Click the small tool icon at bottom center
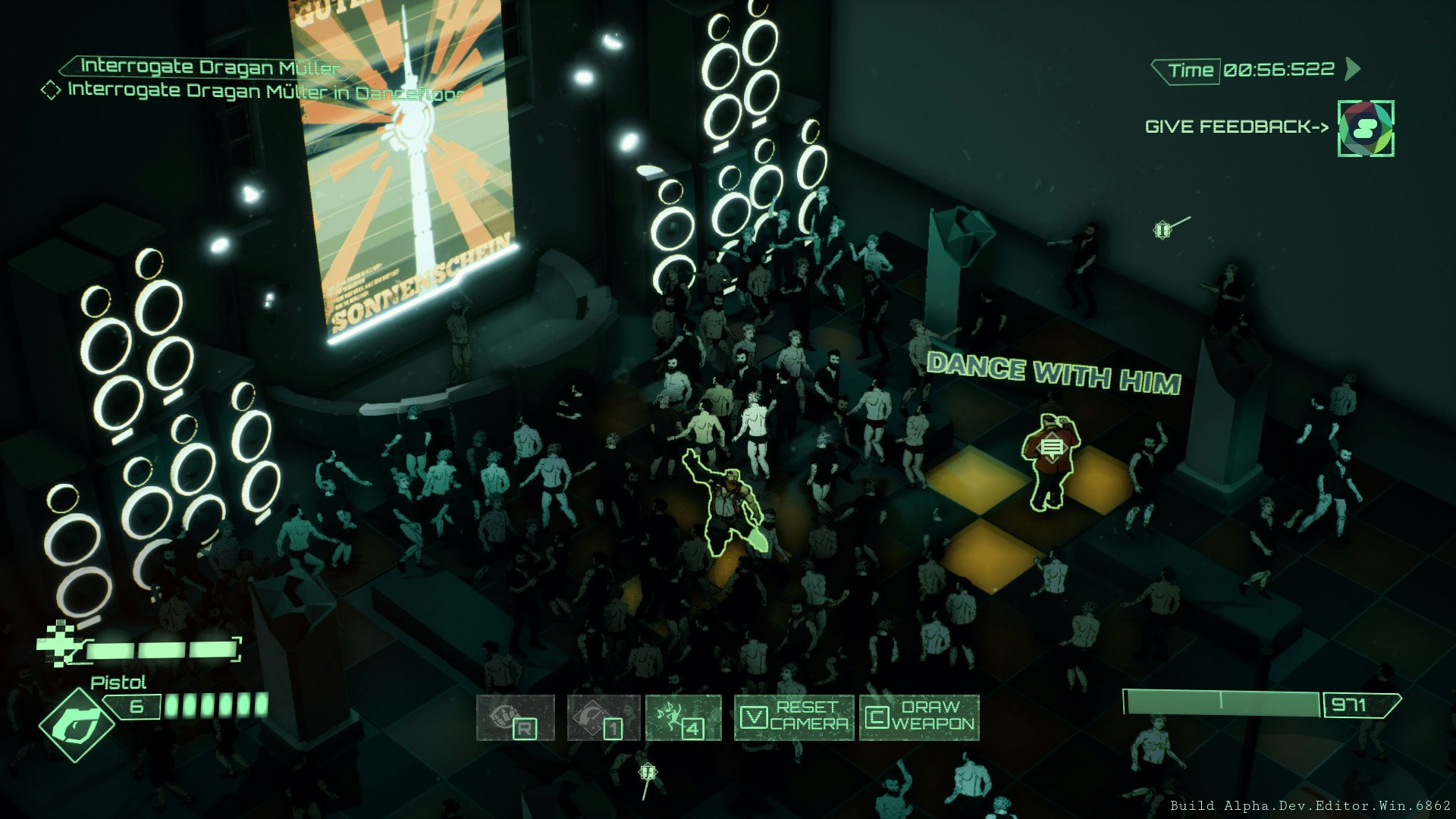1456x819 pixels. (x=648, y=772)
